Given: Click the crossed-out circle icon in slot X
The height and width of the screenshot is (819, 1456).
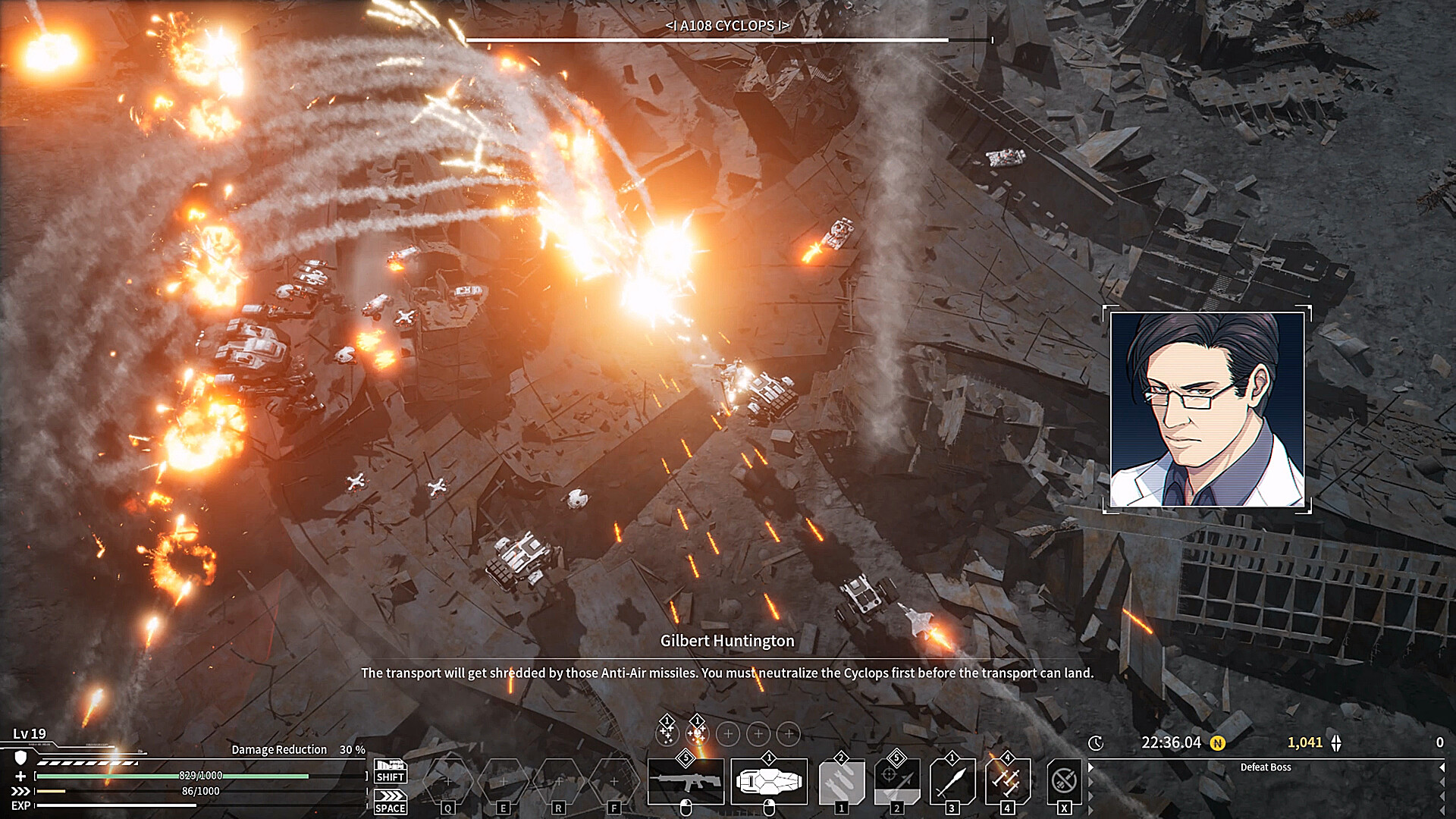Looking at the screenshot, I should click(x=1063, y=781).
